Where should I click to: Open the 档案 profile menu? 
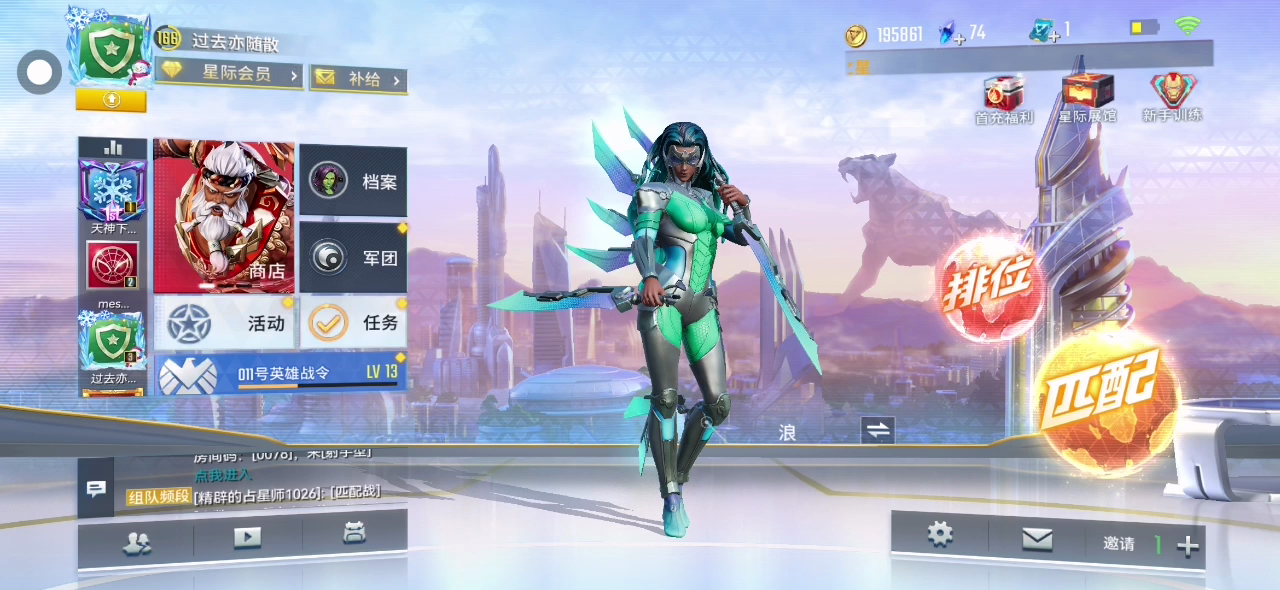353,181
